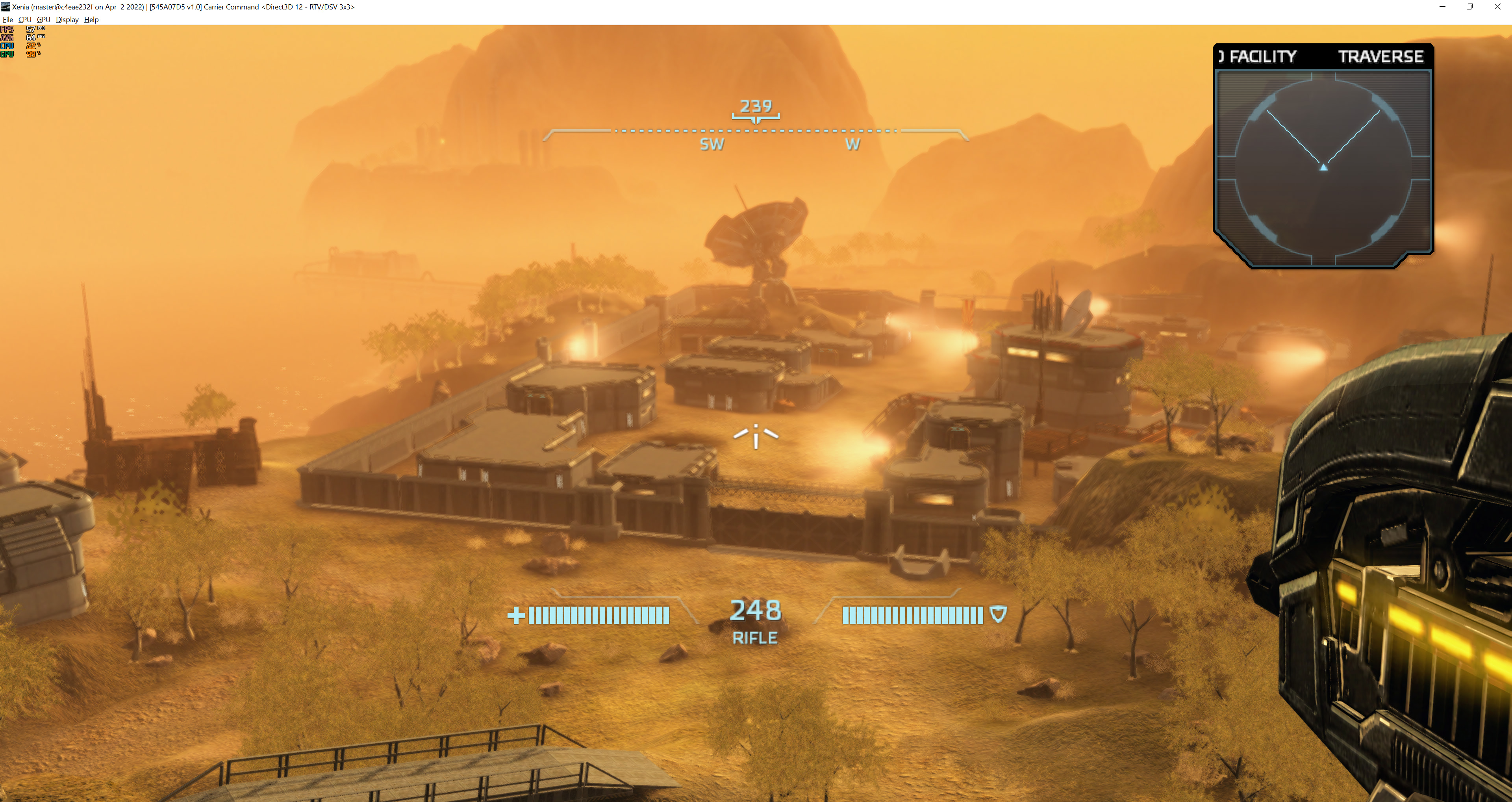Restore down the Xenia window
Screen dimensions: 1512x802
pyautogui.click(x=1469, y=6)
